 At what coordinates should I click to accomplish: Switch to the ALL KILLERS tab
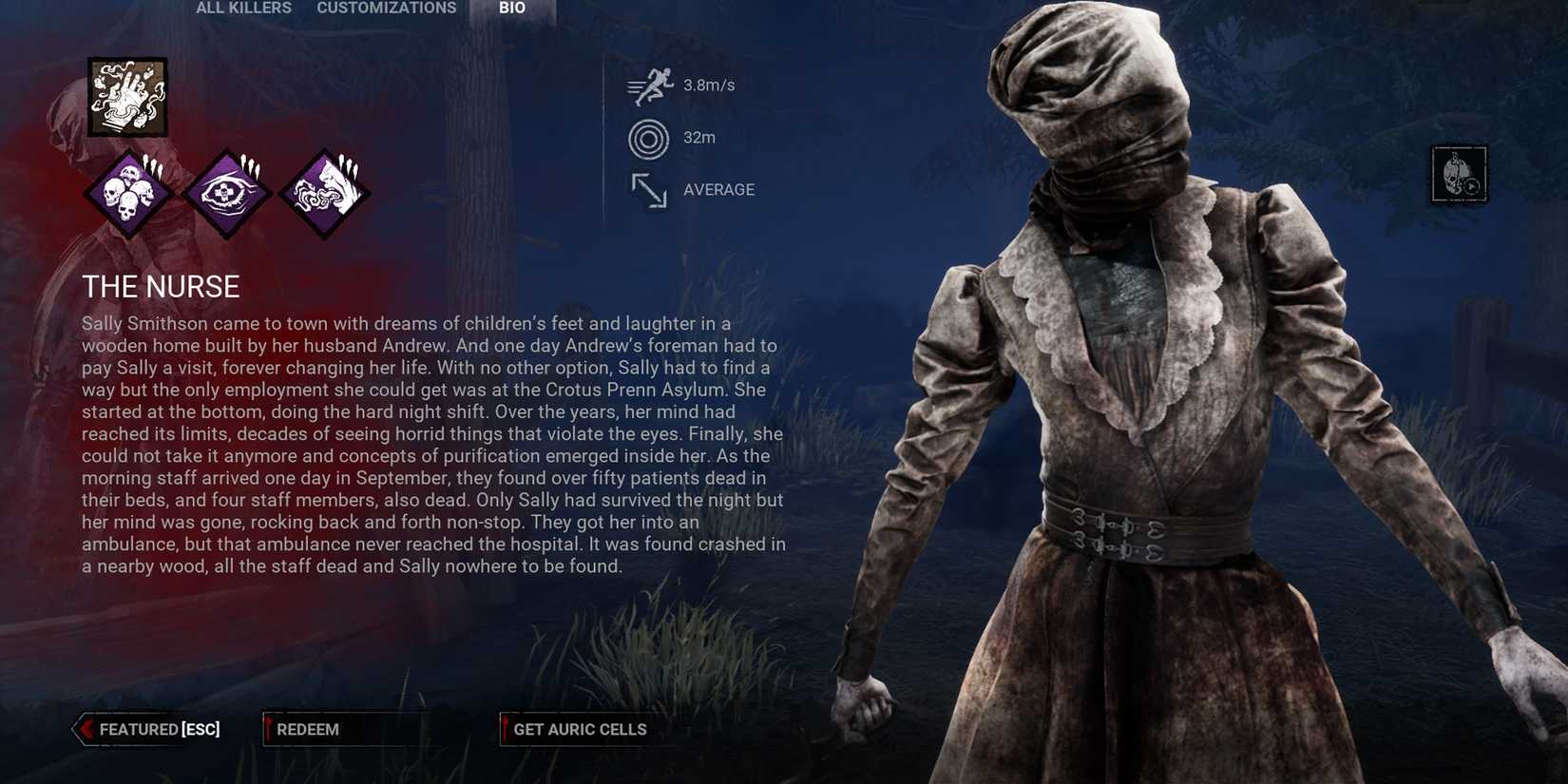click(x=242, y=8)
